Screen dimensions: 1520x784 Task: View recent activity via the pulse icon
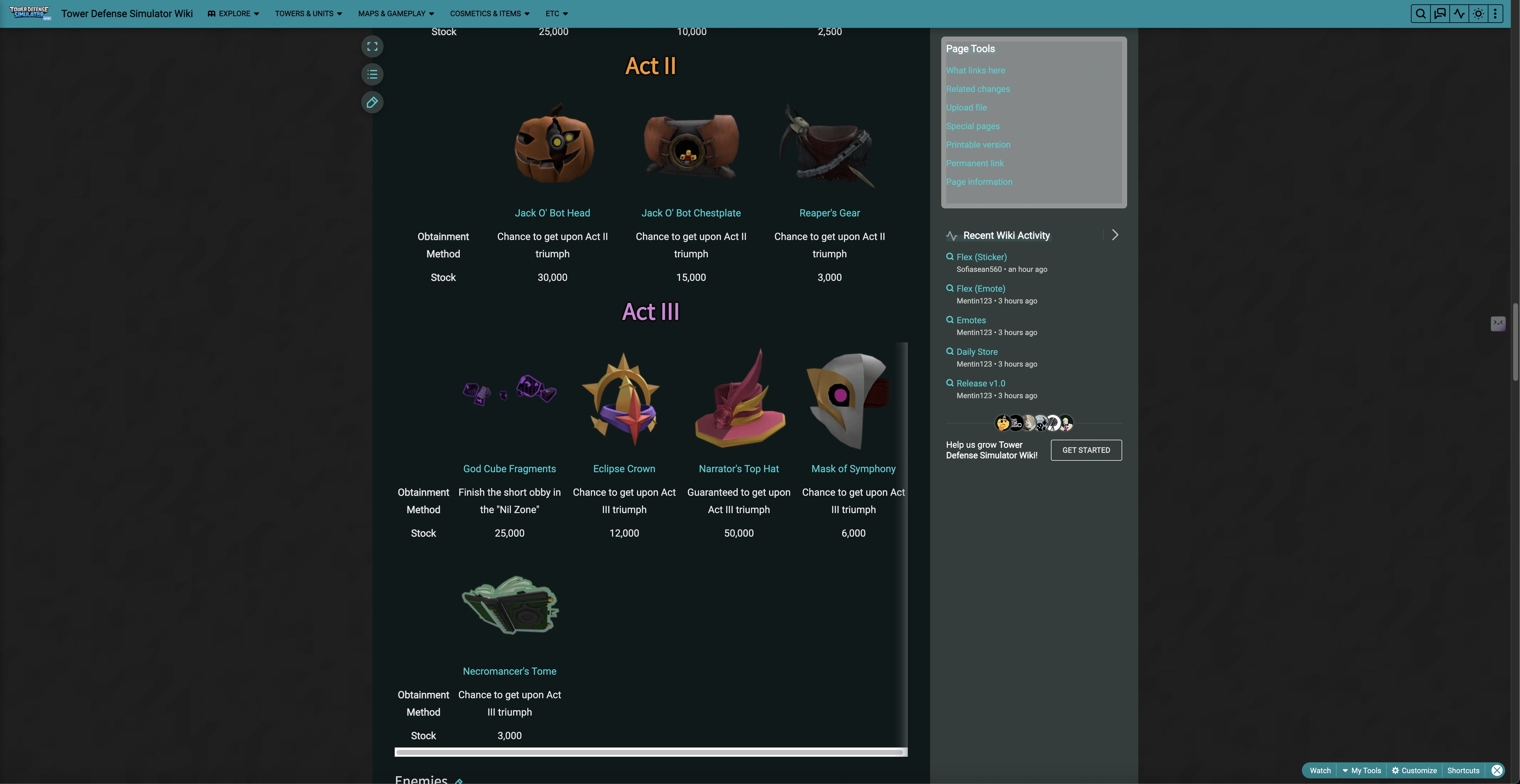1459,13
